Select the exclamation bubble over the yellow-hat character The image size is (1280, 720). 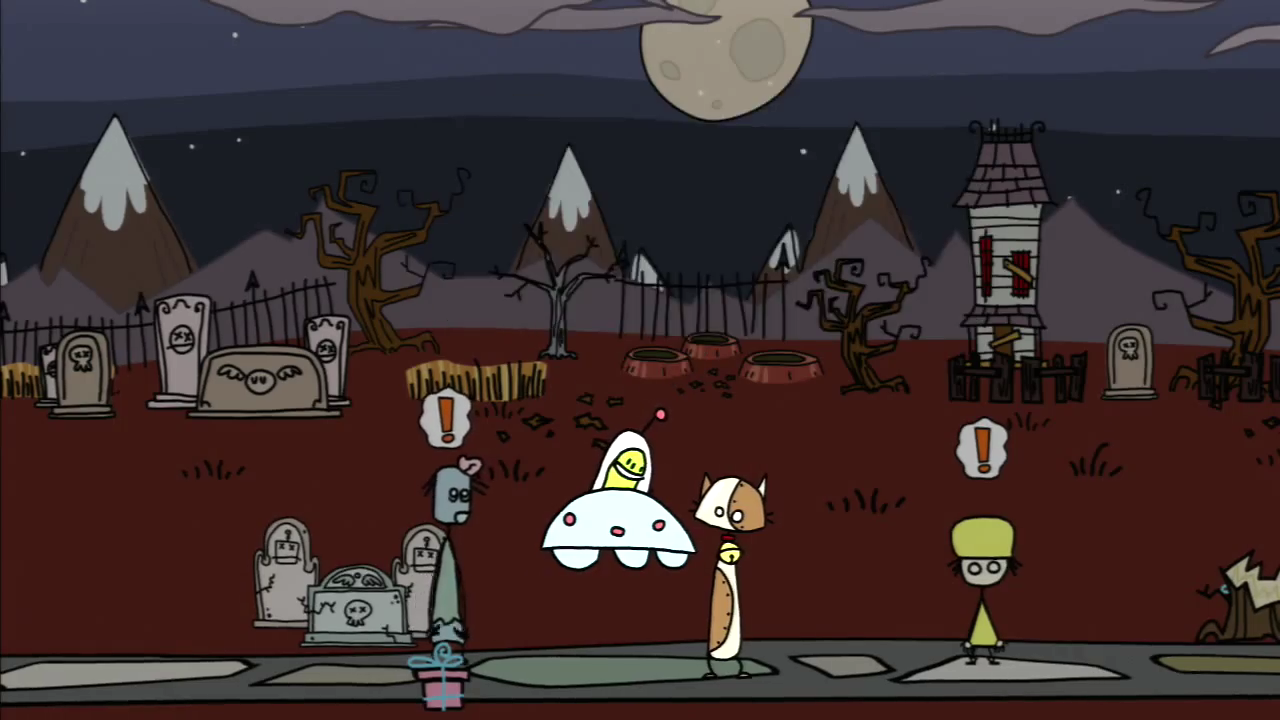(x=982, y=448)
